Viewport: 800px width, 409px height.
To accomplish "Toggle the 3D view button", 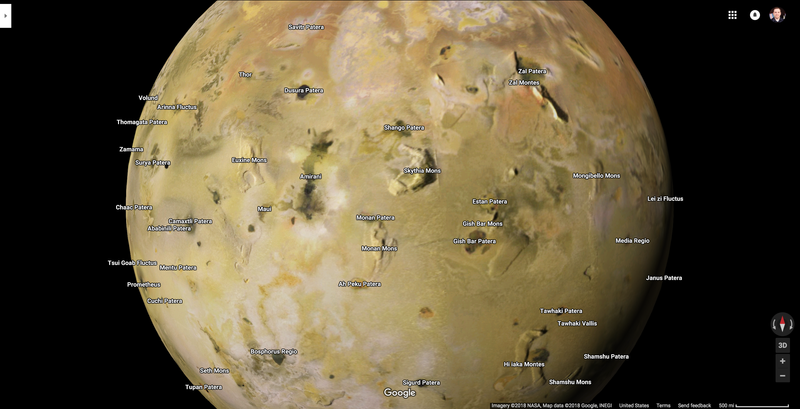I will (x=782, y=345).
